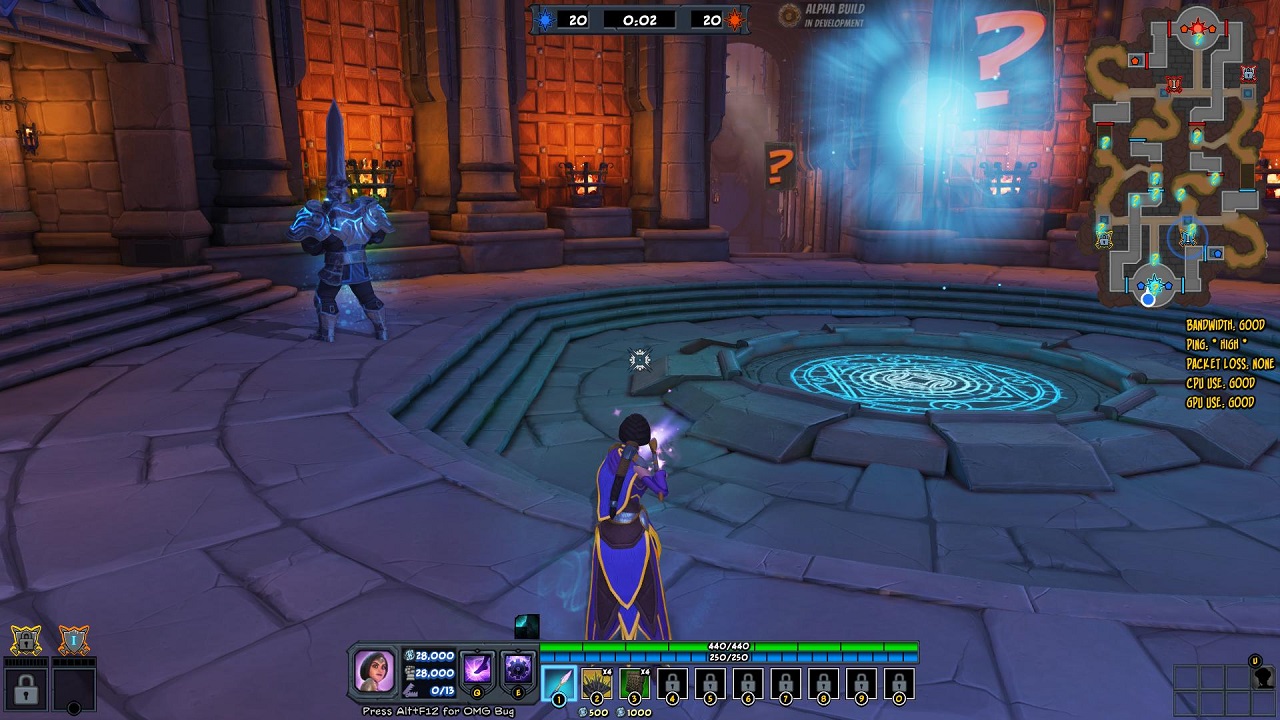Select the orange shield badge marked I
Image resolution: width=1280 pixels, height=720 pixels.
pos(73,639)
